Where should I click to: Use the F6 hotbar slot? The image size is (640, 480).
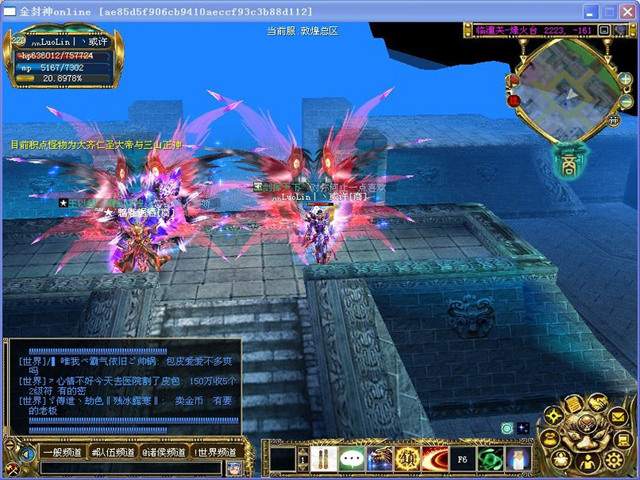click(462, 459)
